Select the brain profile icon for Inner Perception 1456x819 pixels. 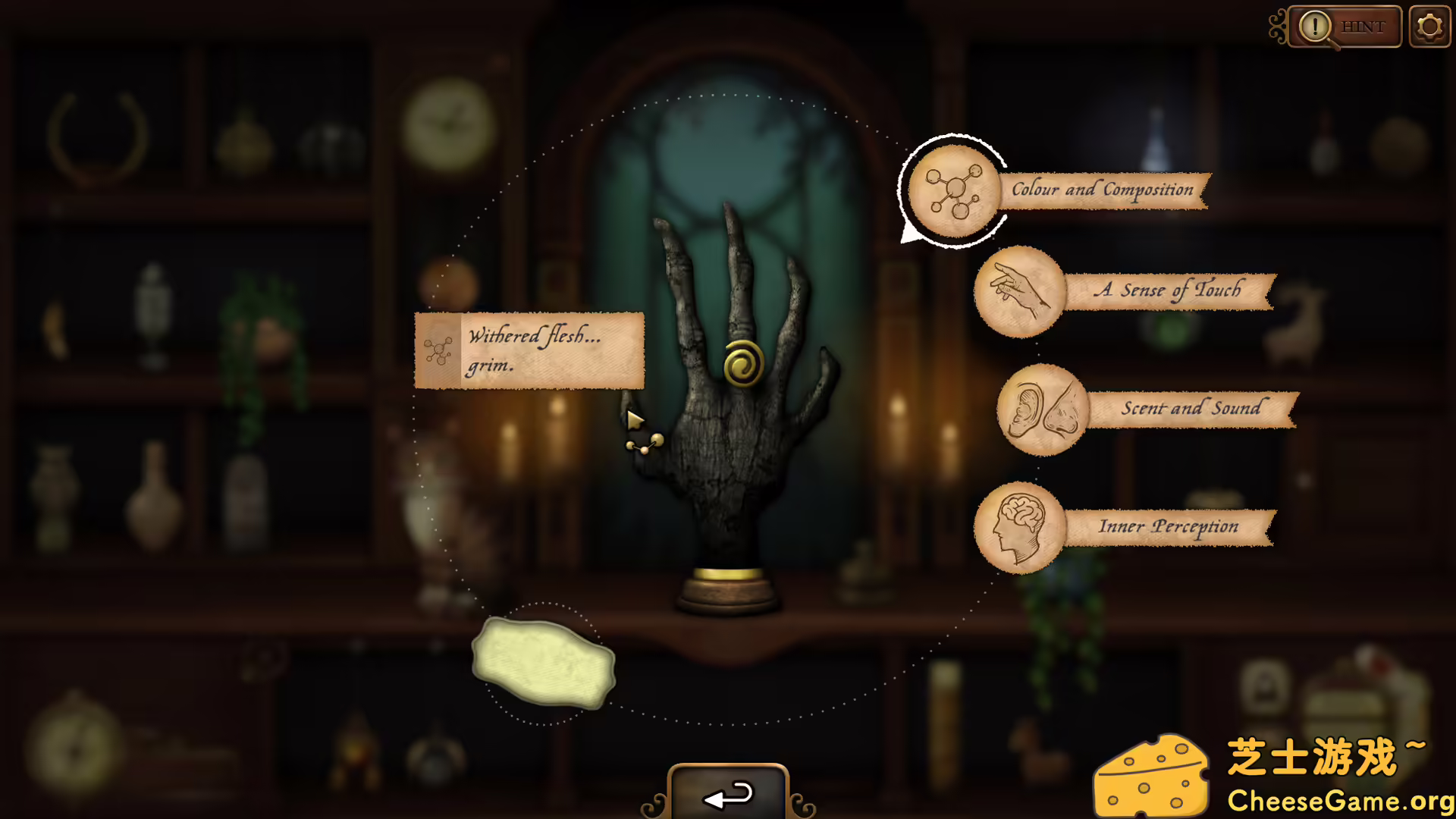pyautogui.click(x=1019, y=528)
